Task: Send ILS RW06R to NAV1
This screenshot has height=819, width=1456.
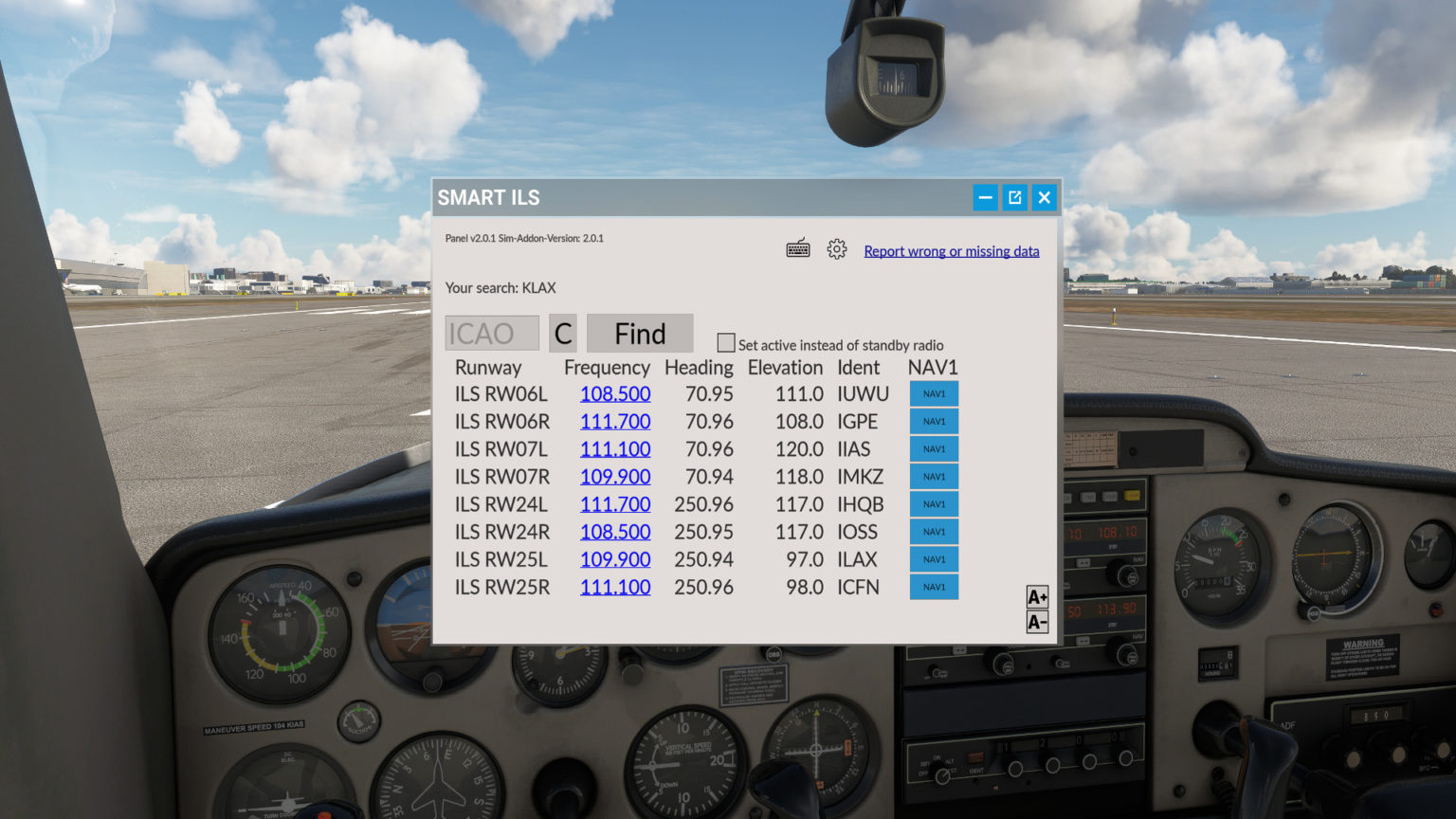Action: pyautogui.click(x=933, y=421)
